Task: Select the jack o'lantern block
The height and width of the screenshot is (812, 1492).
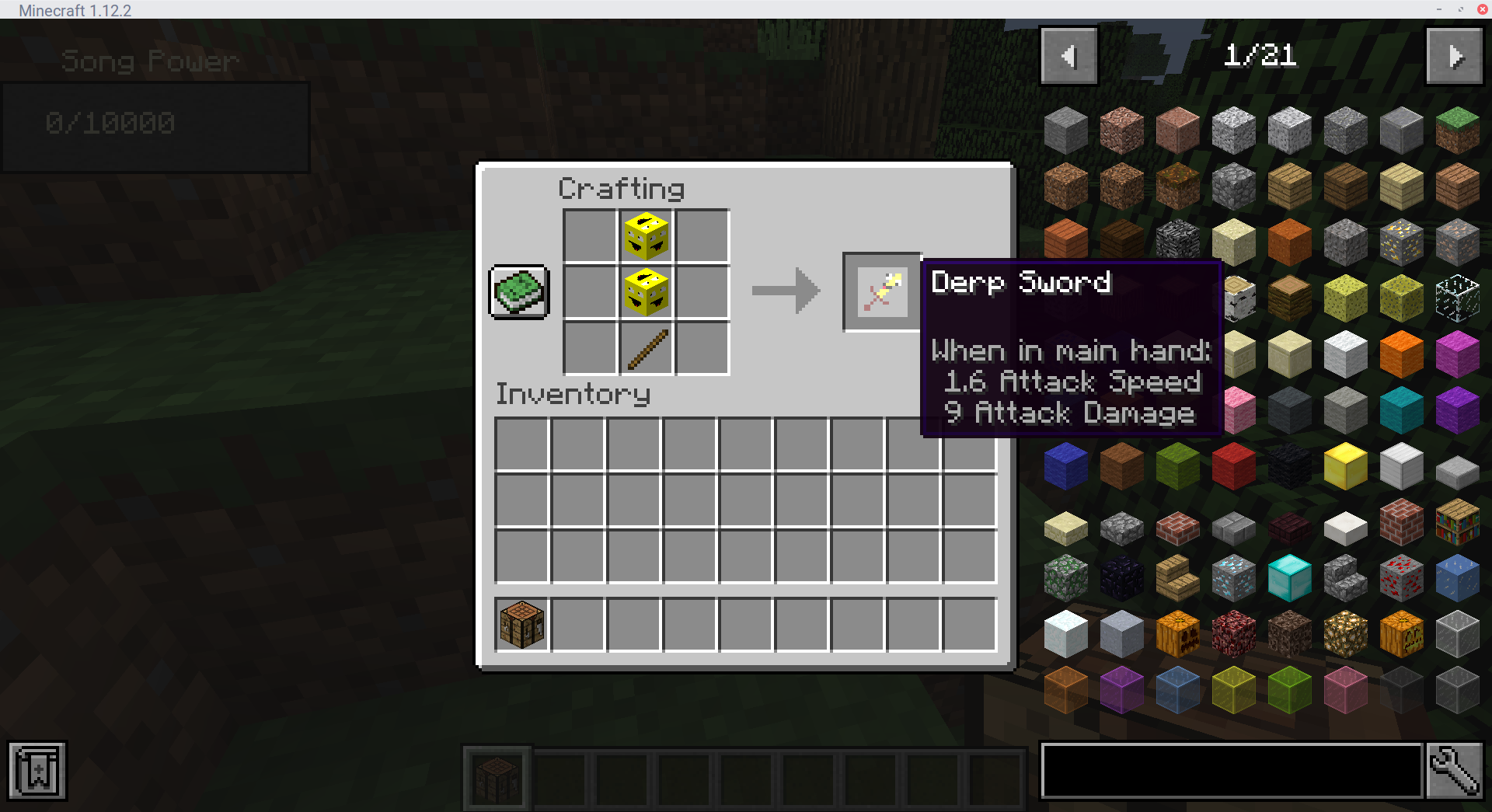Action: coord(1401,633)
